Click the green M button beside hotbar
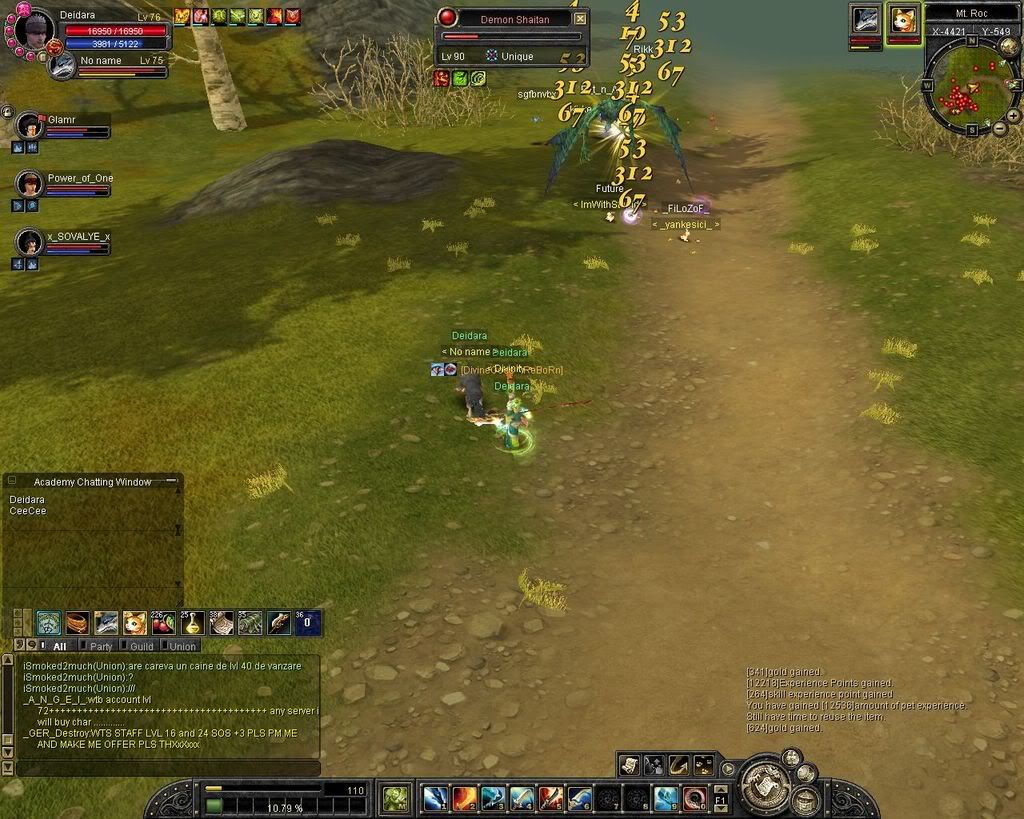This screenshot has height=819, width=1024. pyautogui.click(x=396, y=797)
